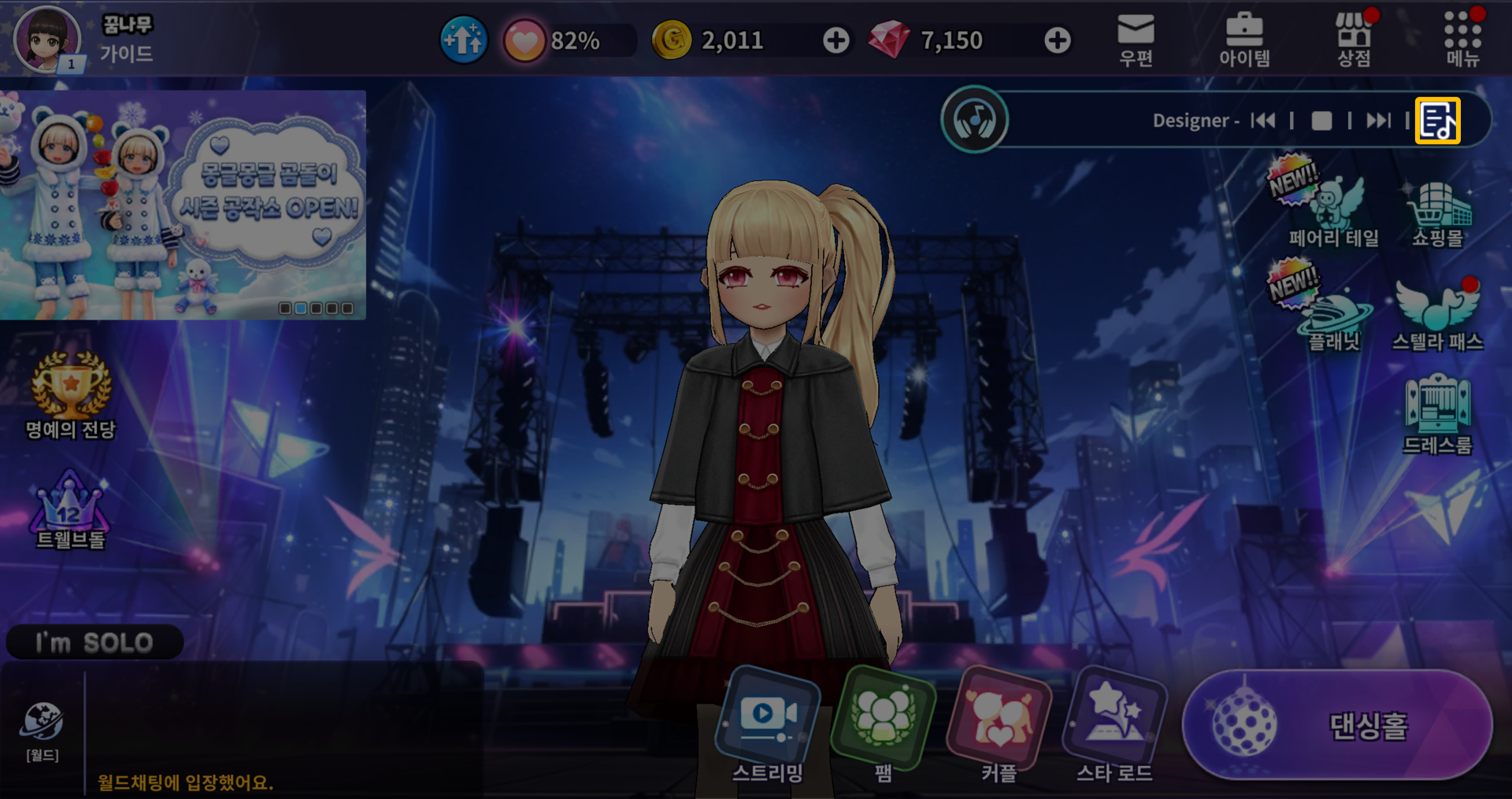Screen dimensions: 1512x799
Task: Open the 우편 mailbox
Action: point(1136,39)
